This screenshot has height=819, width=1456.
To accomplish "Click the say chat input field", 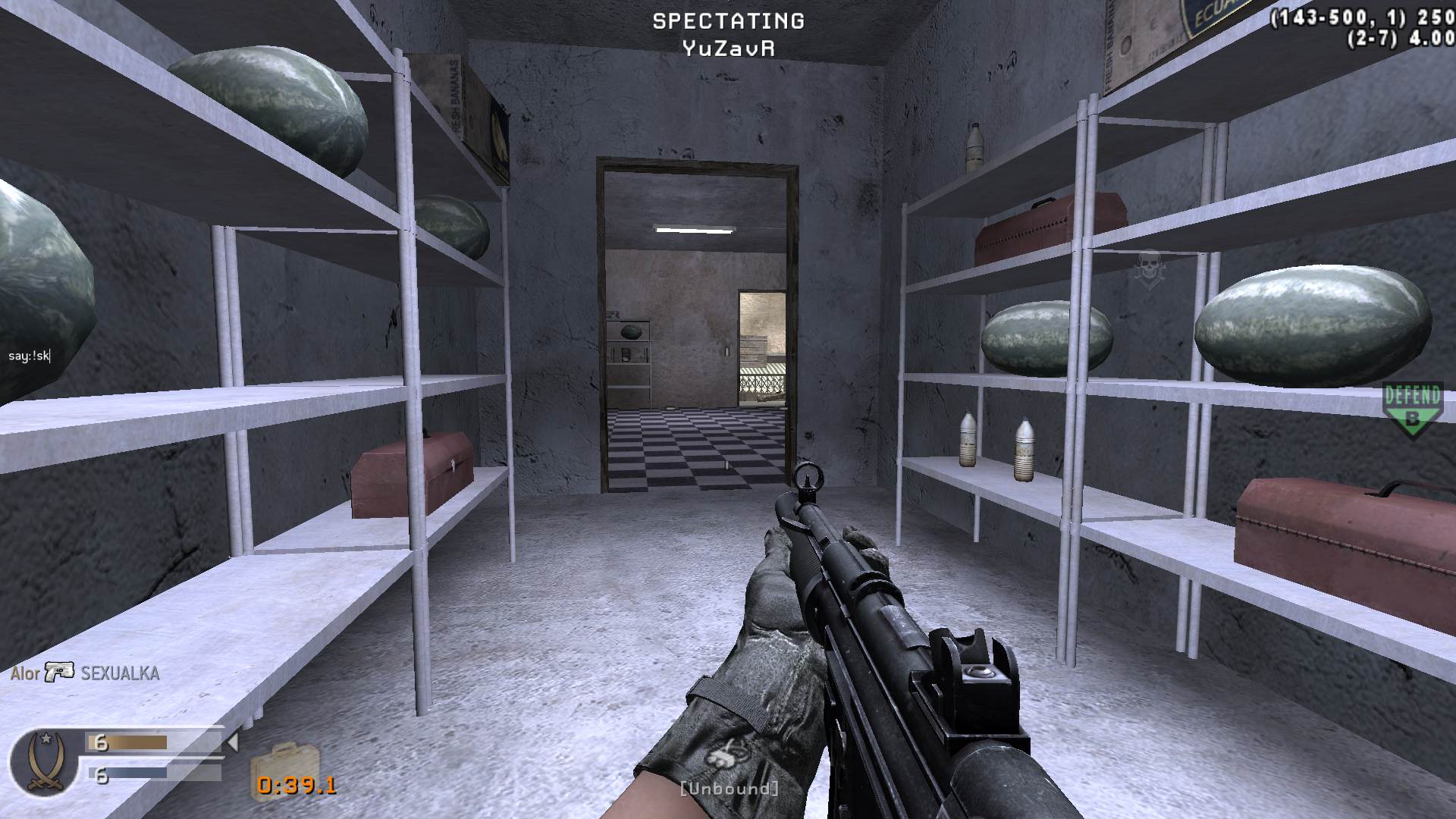I will tap(30, 356).
